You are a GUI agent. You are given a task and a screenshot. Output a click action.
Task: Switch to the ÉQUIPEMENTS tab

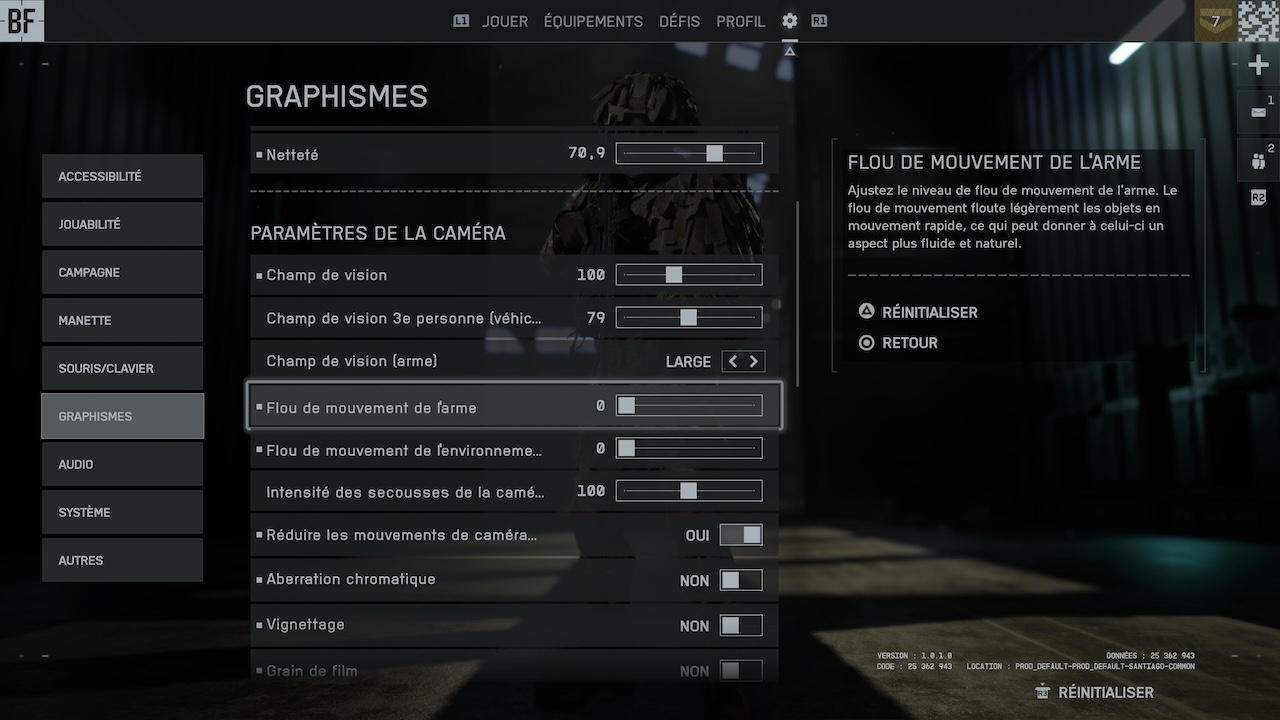(593, 21)
